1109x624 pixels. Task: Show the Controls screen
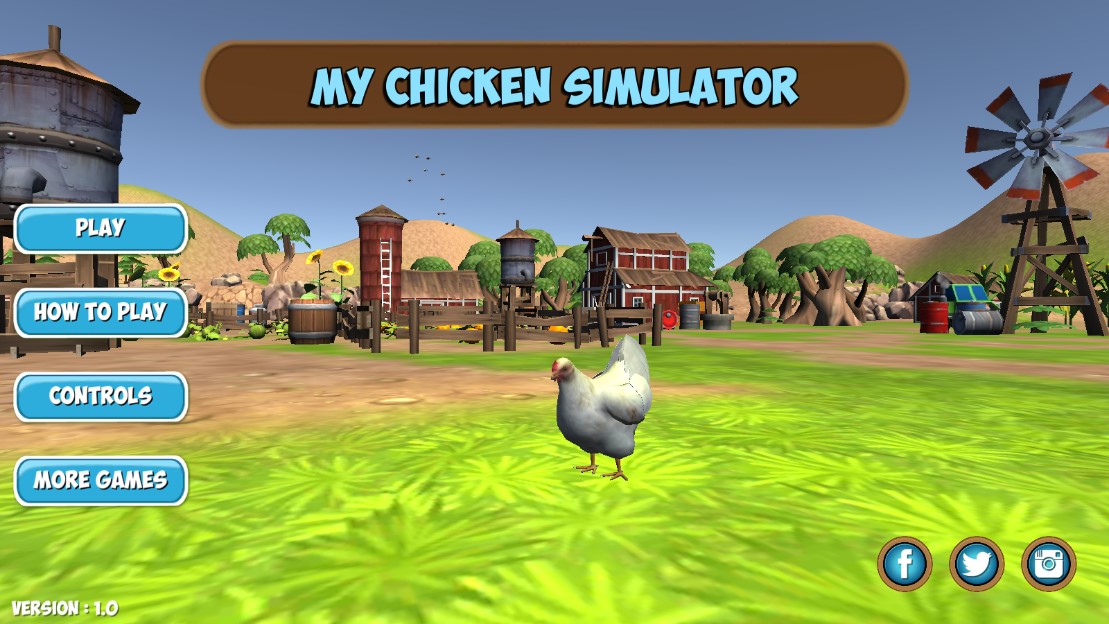(x=100, y=397)
